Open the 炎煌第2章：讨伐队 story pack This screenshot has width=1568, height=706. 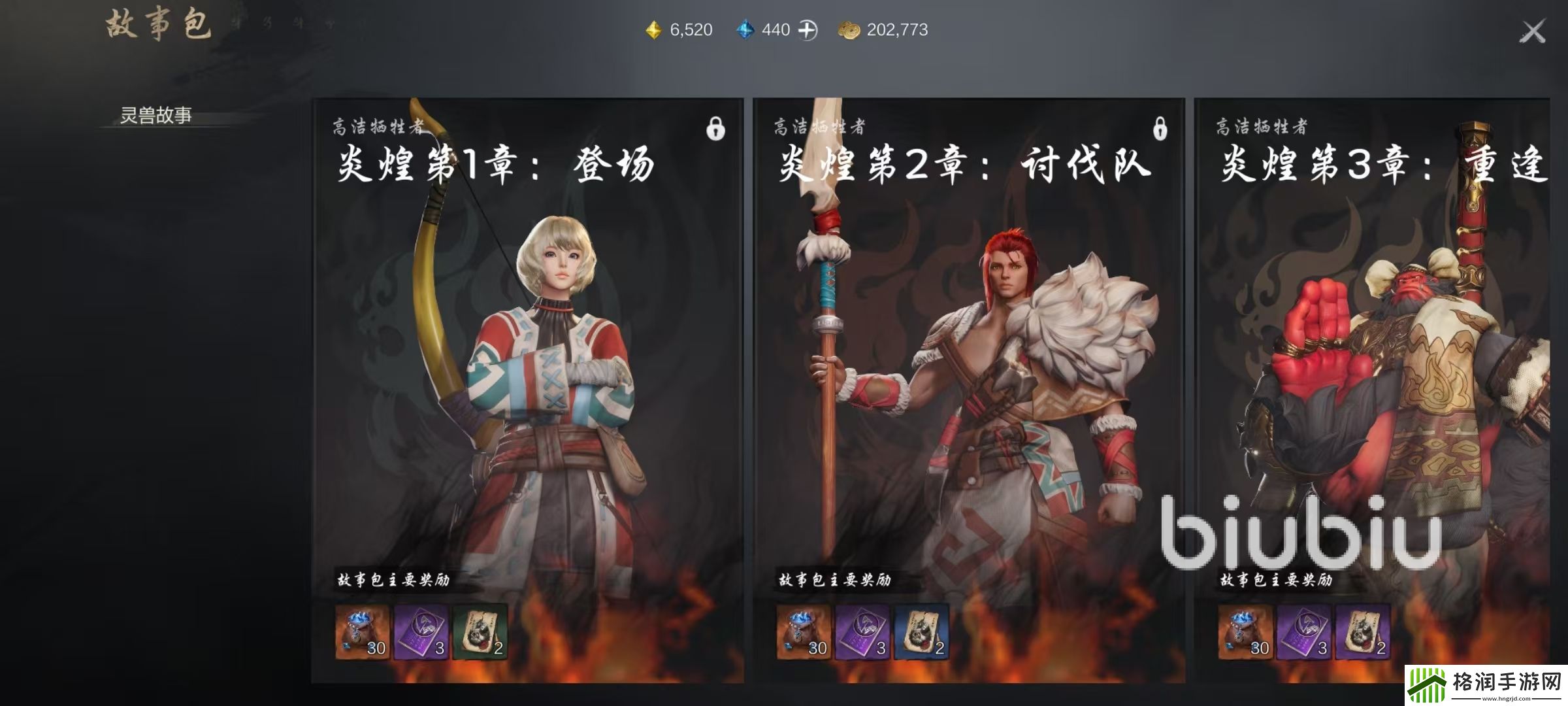tap(968, 366)
